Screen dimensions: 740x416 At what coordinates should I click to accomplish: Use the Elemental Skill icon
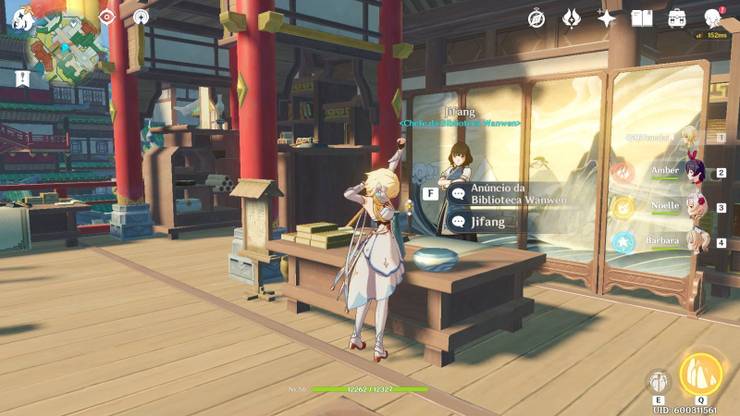[658, 381]
